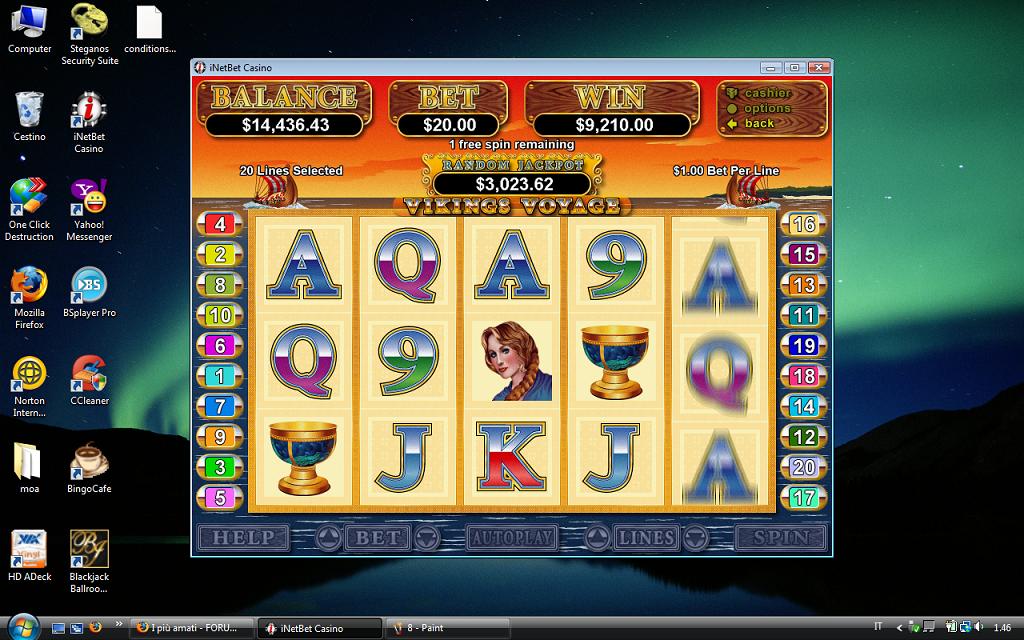The width and height of the screenshot is (1024, 640).
Task: Open the options menu
Action: (x=767, y=108)
